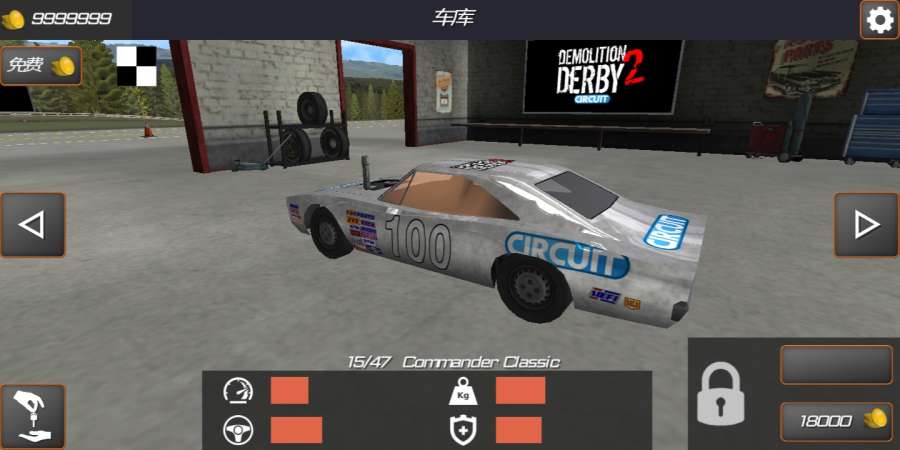Image resolution: width=900 pixels, height=450 pixels.
Task: Claim the free coins button
Action: (x=41, y=66)
